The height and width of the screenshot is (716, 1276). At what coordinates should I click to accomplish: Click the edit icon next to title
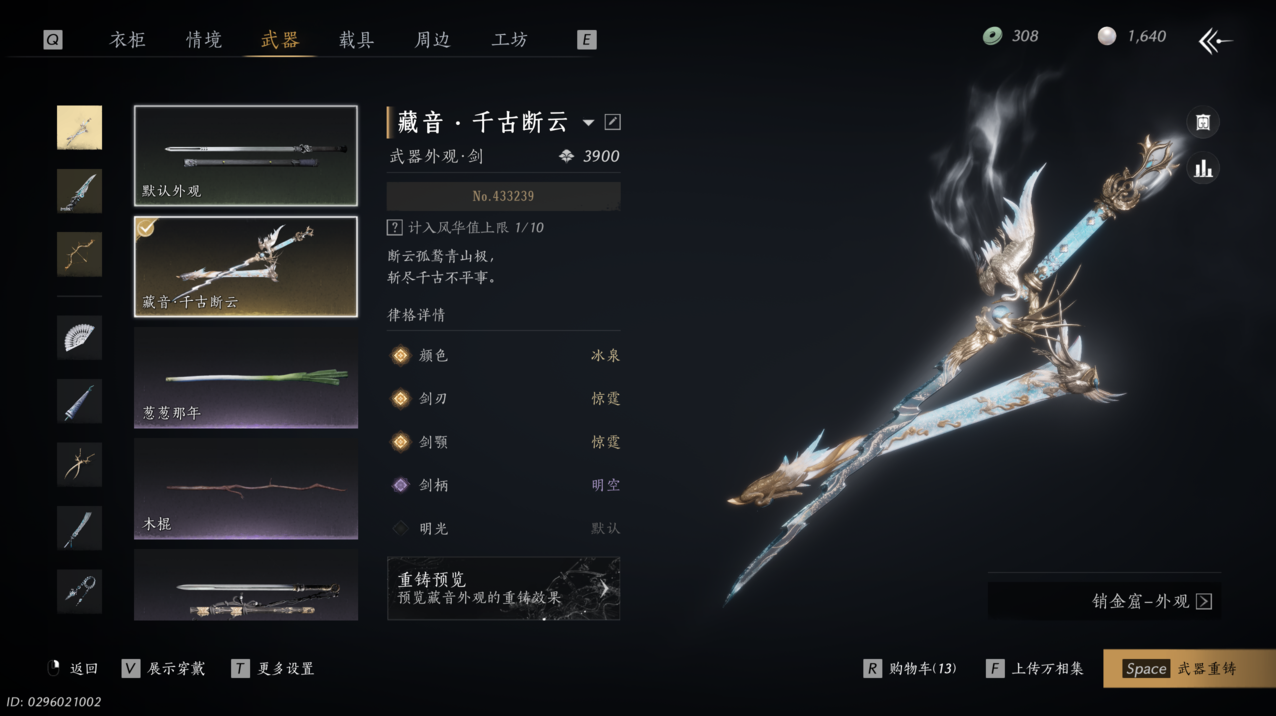(x=613, y=122)
